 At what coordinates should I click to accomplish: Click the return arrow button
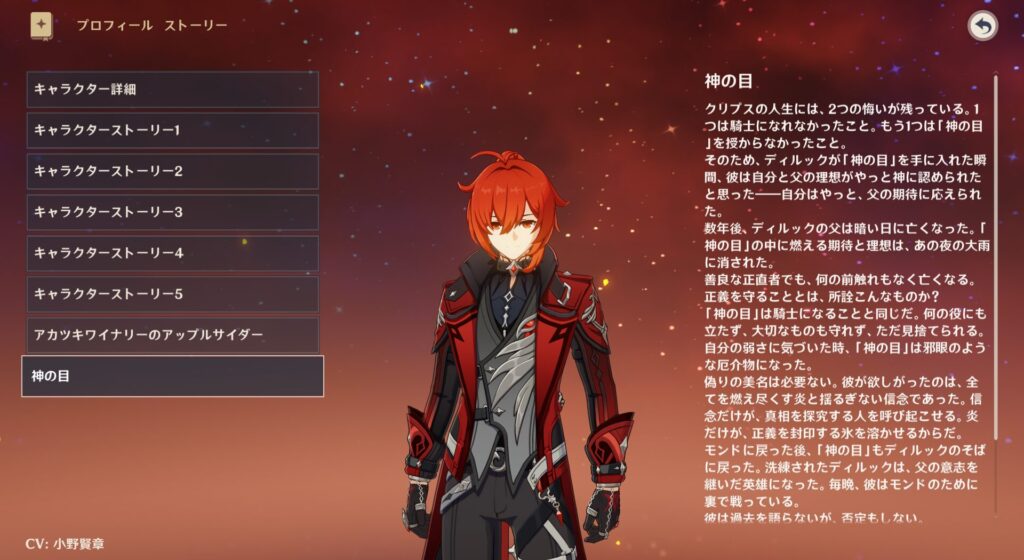983,27
